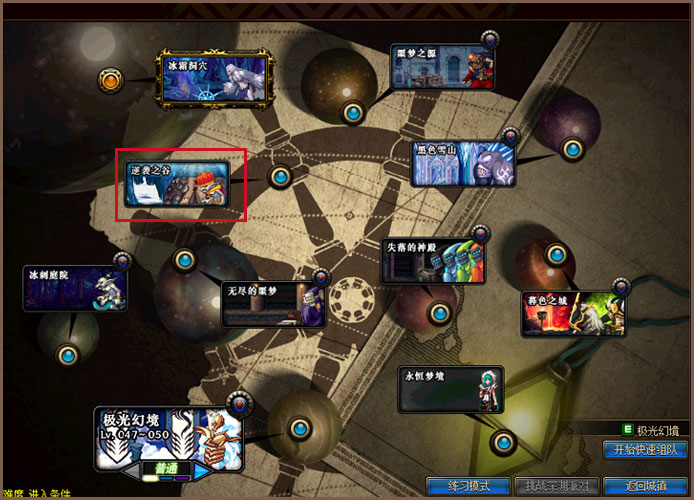Select the 冰霜洞穴 dungeon card
Screen dimensions: 694x500
click(x=213, y=80)
